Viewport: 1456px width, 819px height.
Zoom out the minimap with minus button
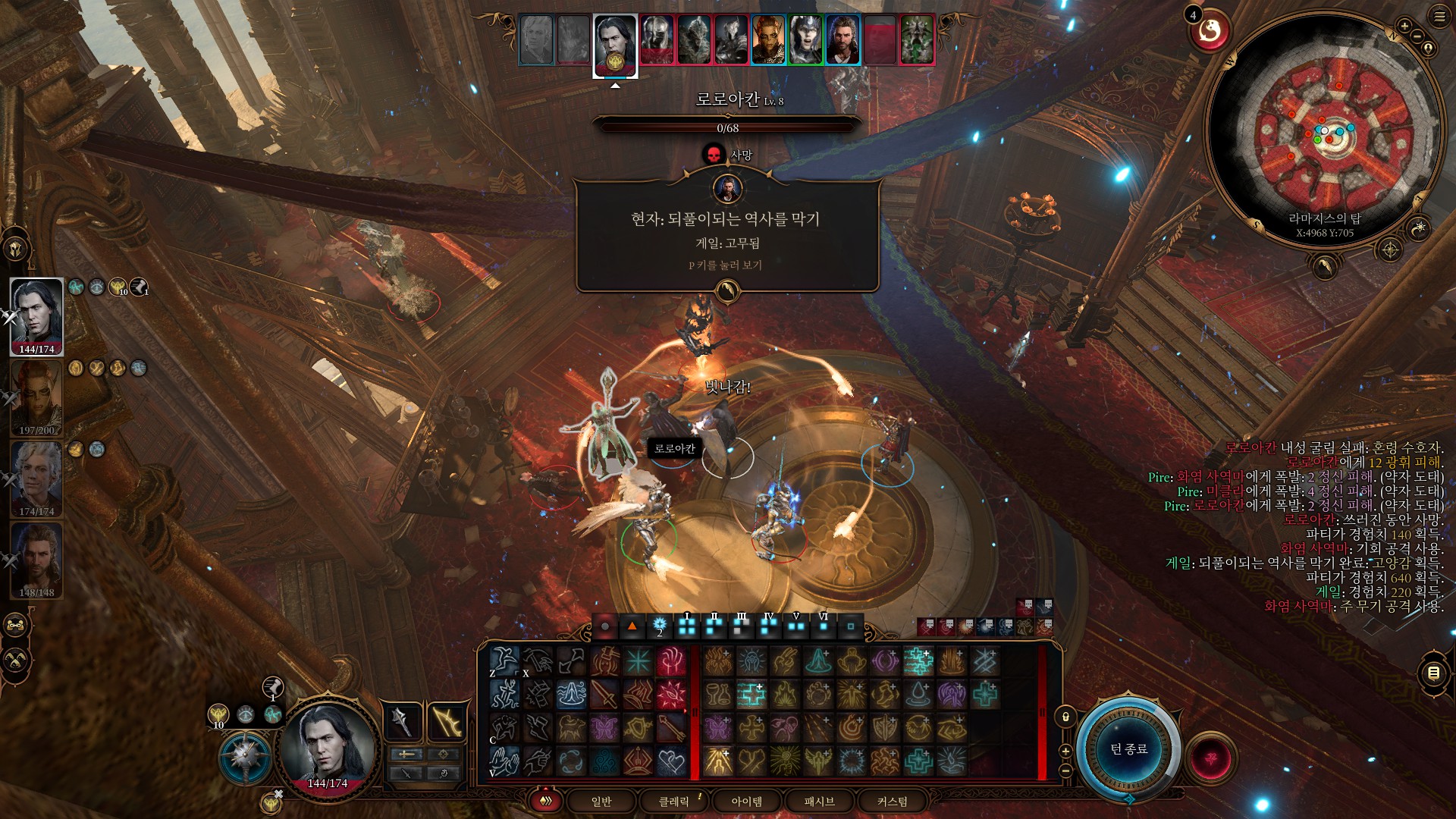tap(1417, 36)
